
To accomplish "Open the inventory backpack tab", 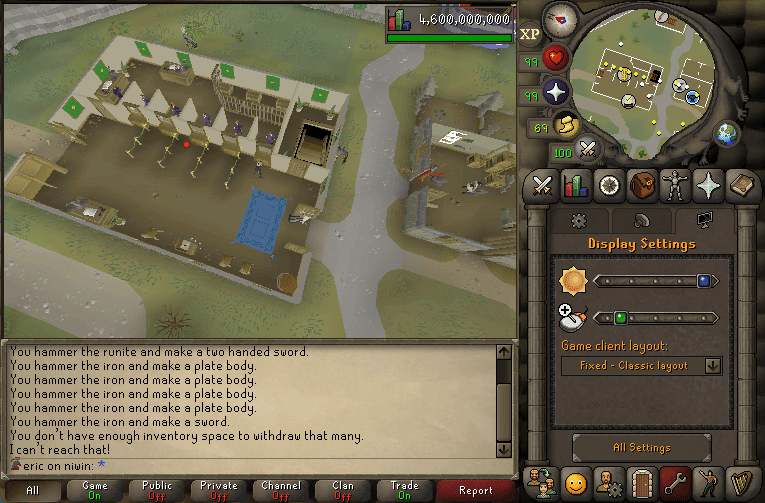I will [641, 186].
